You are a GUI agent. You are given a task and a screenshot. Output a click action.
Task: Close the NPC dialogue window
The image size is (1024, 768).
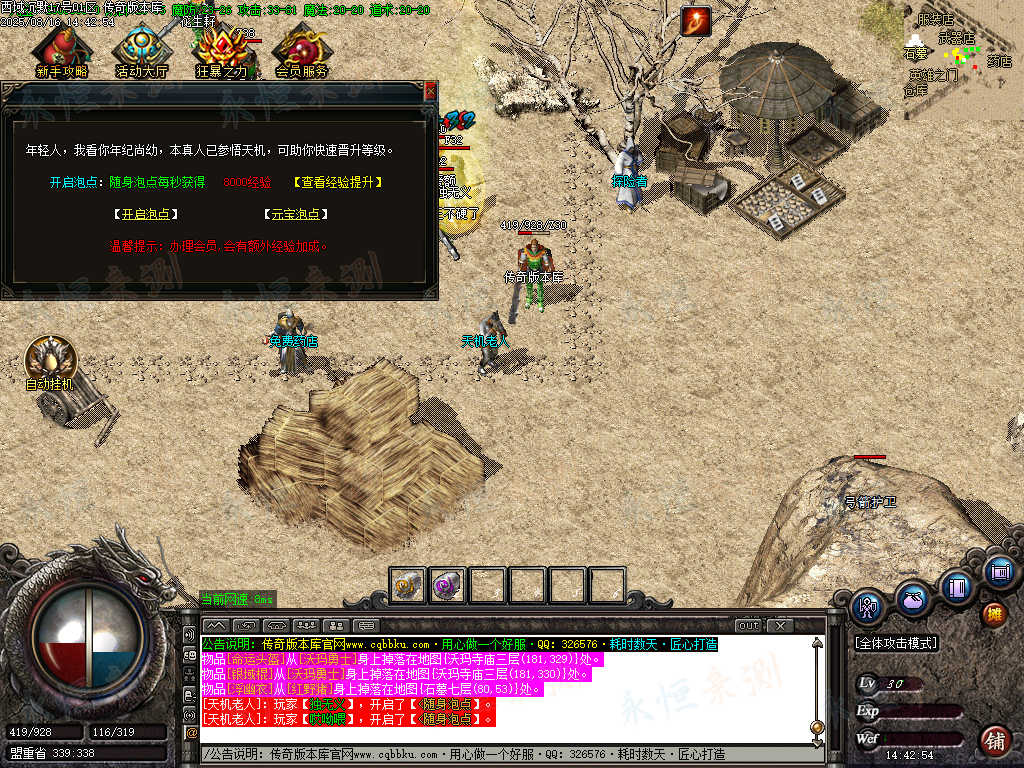[431, 91]
